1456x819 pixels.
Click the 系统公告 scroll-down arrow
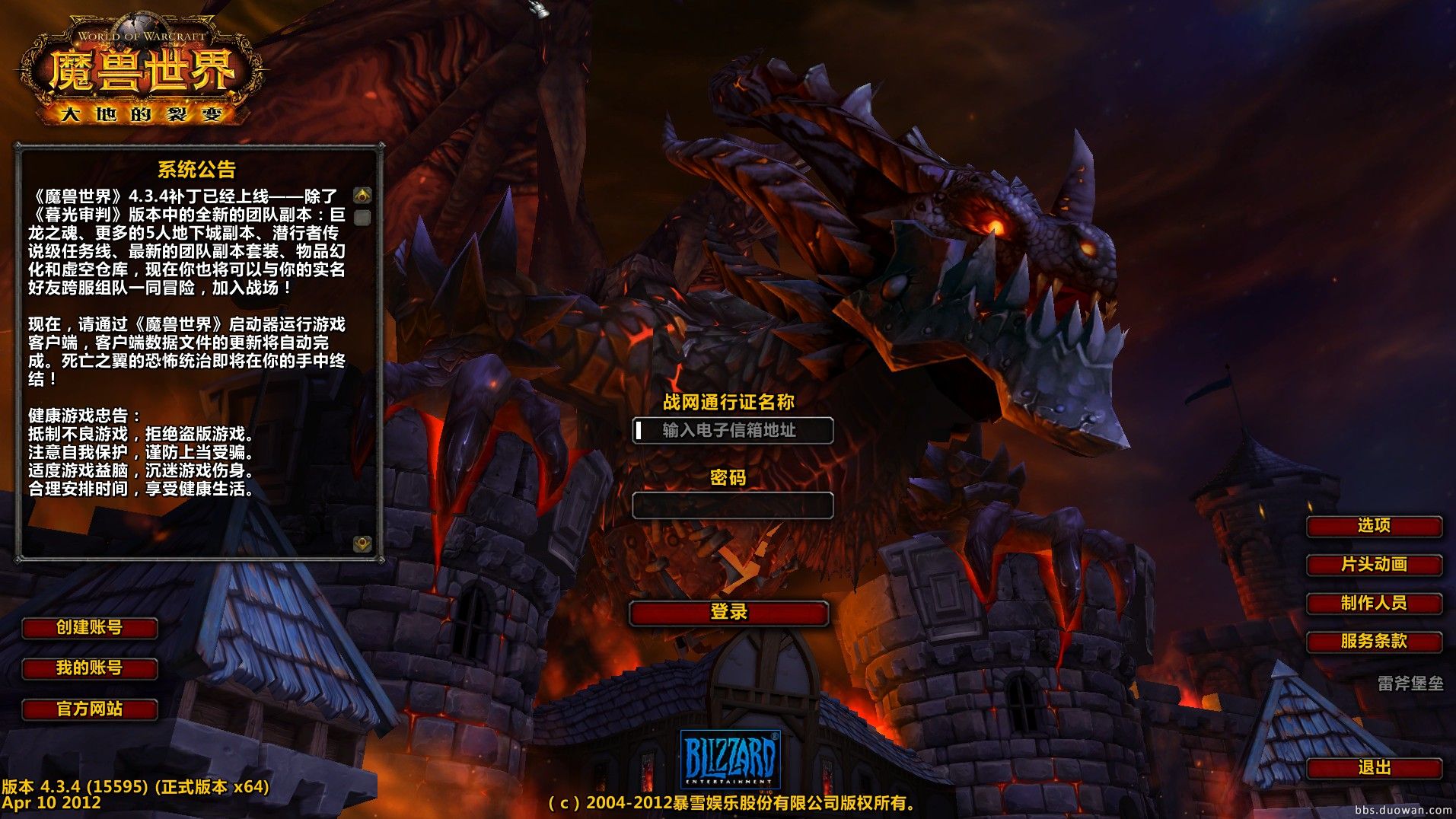362,543
